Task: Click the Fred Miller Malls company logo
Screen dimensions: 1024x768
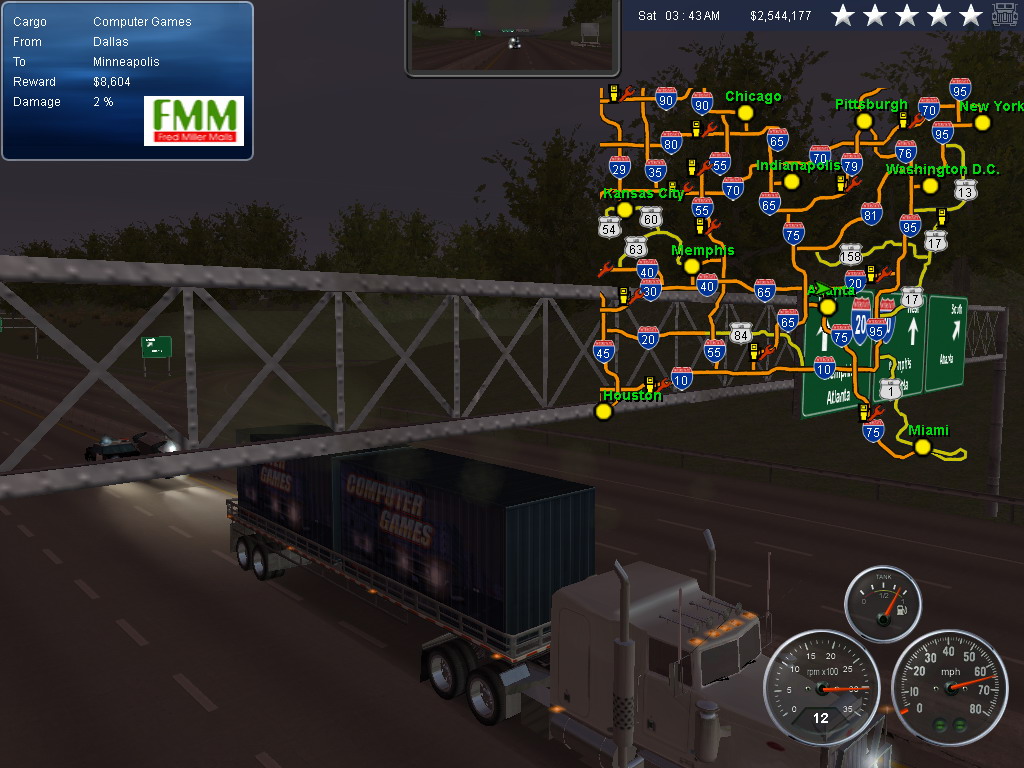Action: (194, 121)
